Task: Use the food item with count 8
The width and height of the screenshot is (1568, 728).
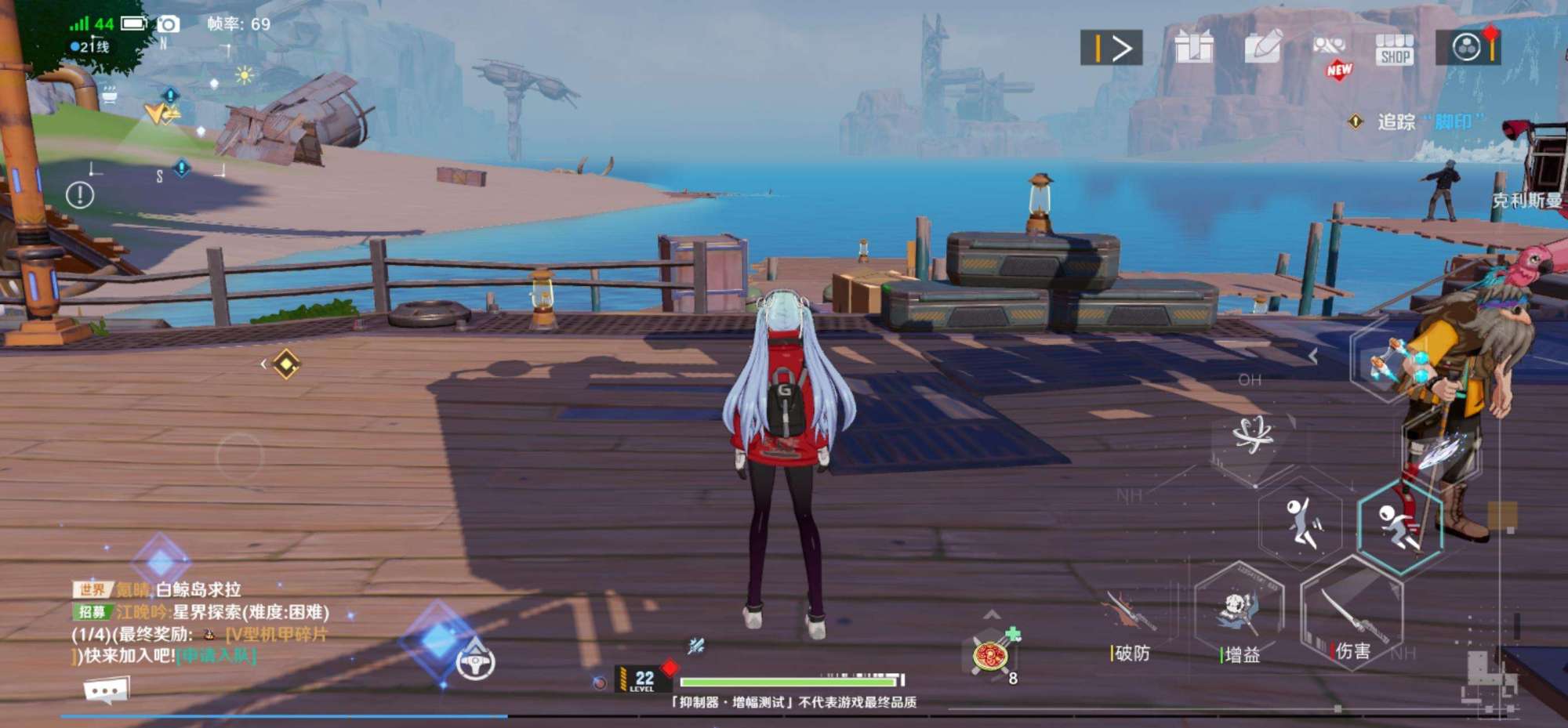Action: click(x=991, y=654)
